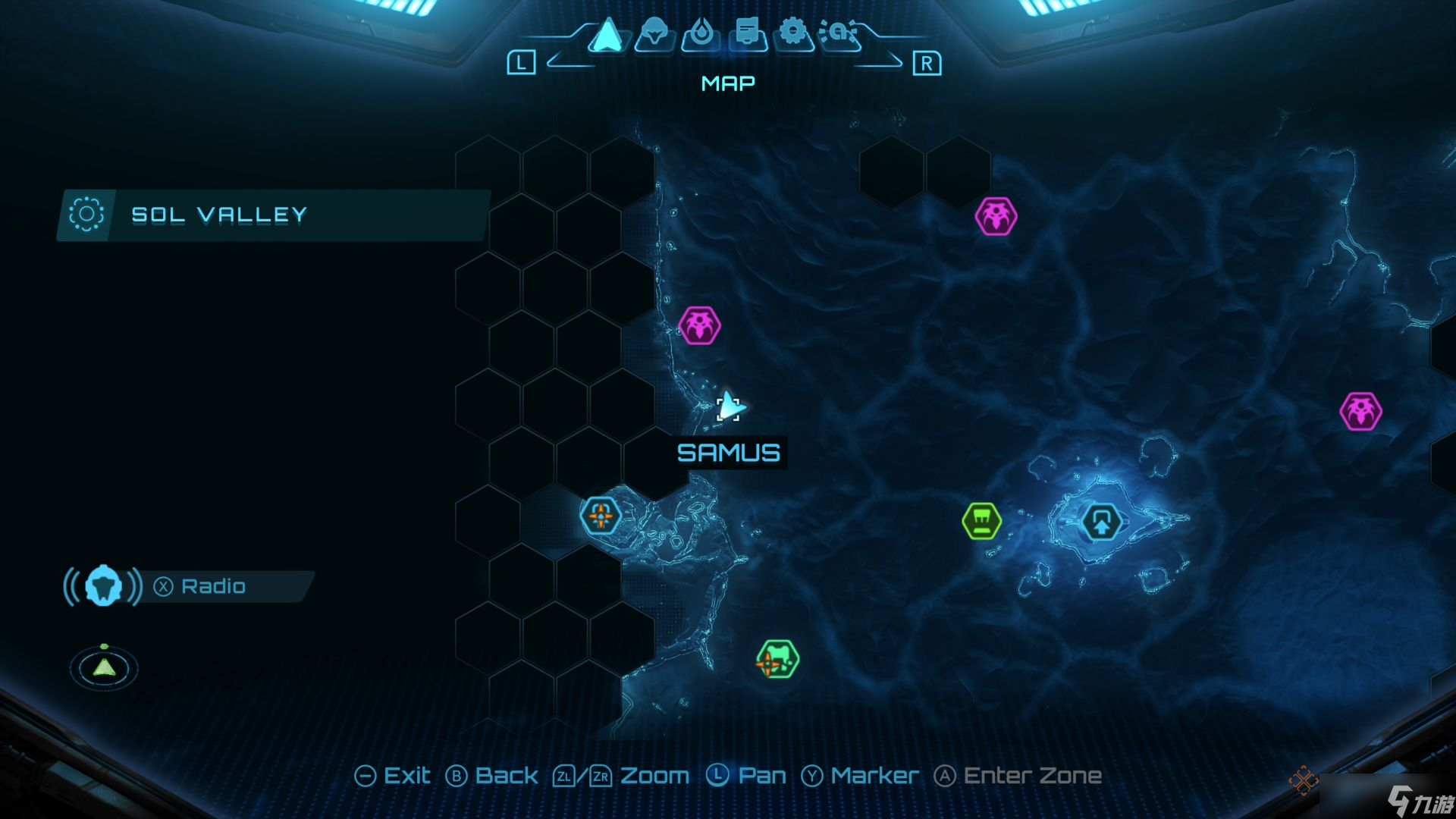Open the water droplet tab
The height and width of the screenshot is (819, 1456).
coord(701,35)
